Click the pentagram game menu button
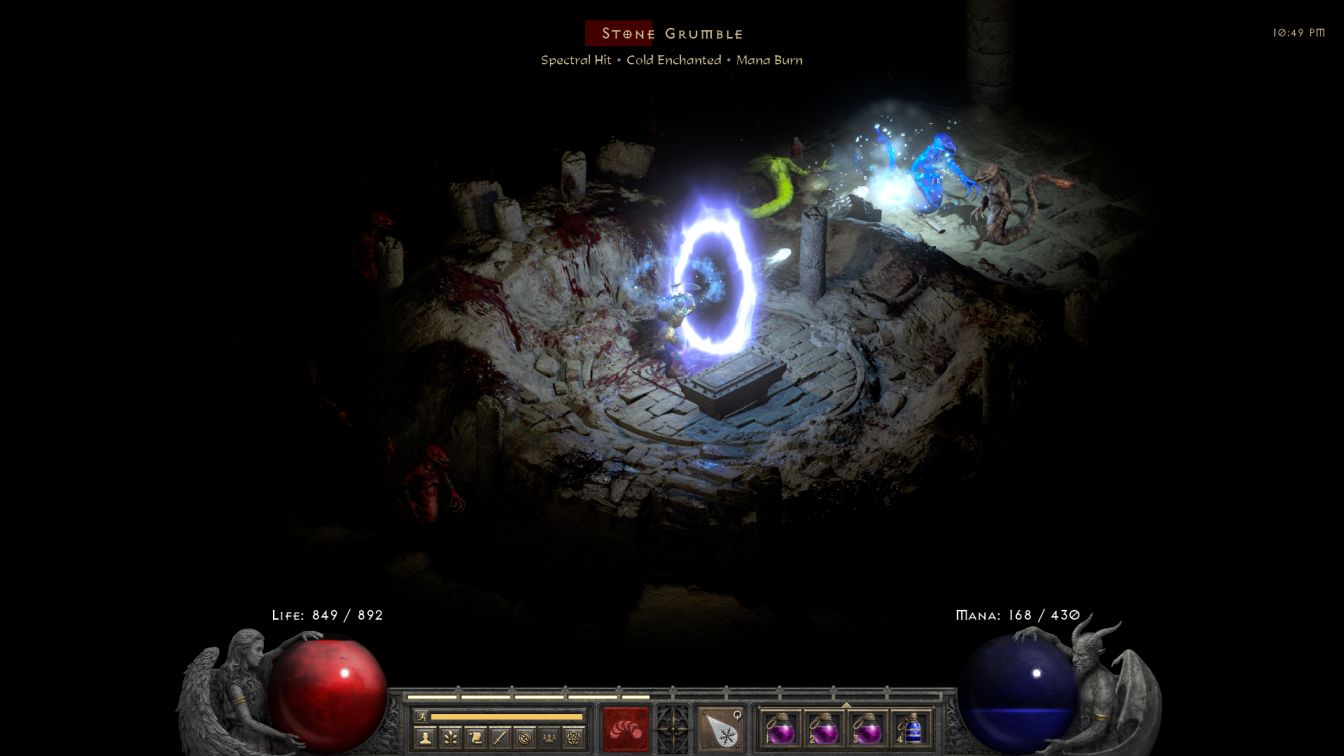Image resolution: width=1344 pixels, height=756 pixels. click(x=573, y=738)
